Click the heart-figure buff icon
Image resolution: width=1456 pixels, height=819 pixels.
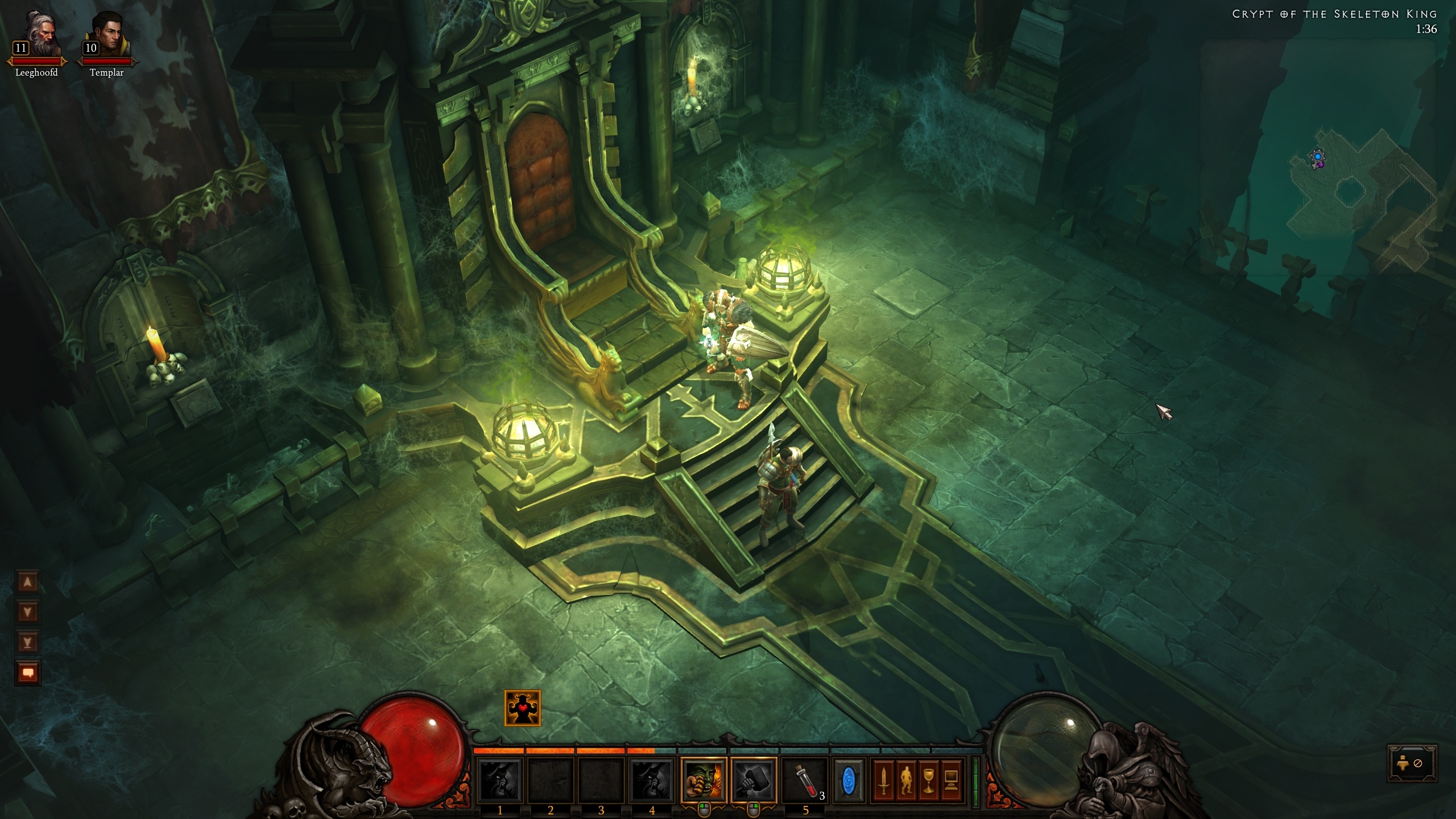point(522,708)
